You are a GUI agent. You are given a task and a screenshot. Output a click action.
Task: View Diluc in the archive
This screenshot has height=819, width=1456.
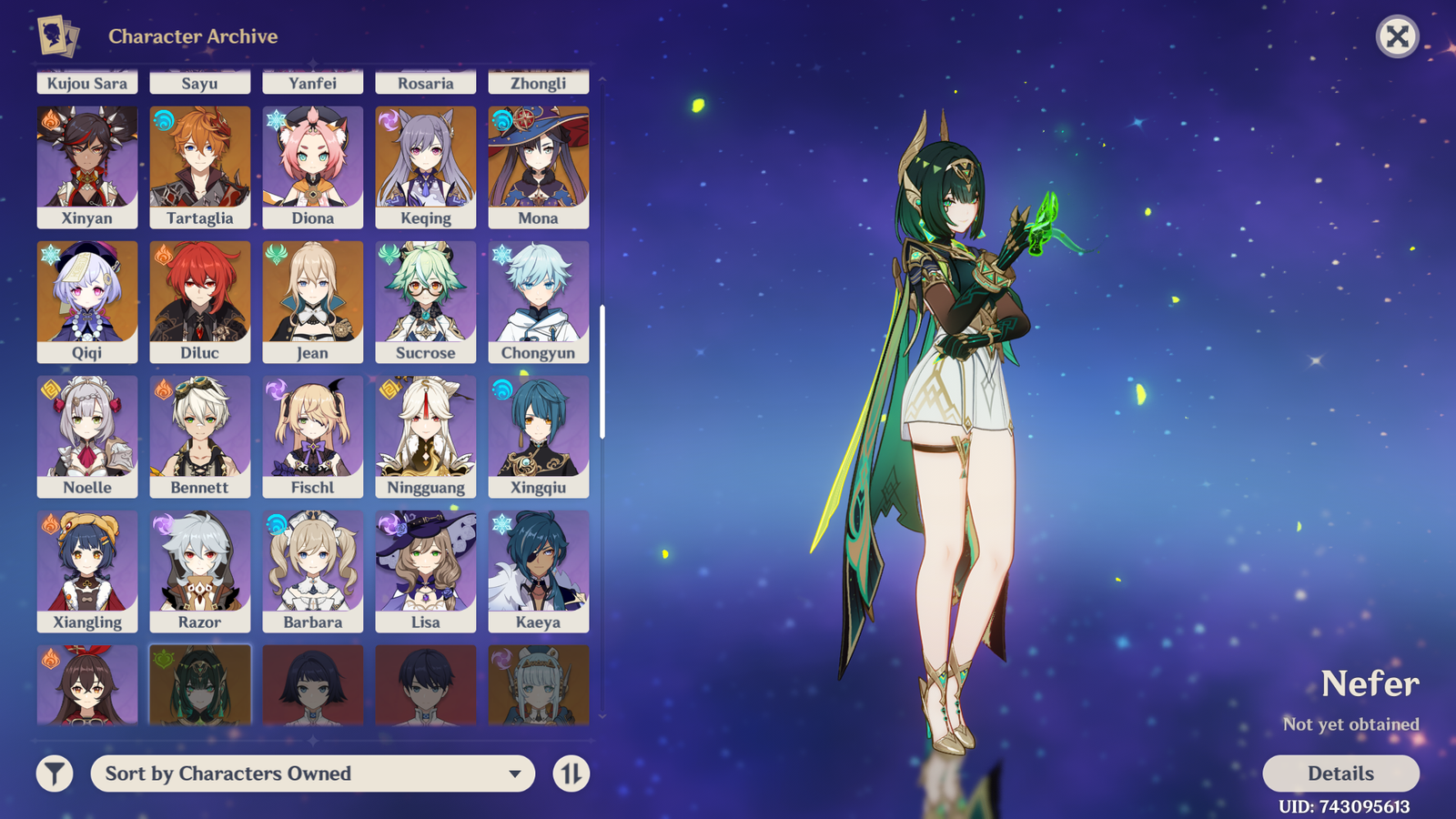point(200,301)
